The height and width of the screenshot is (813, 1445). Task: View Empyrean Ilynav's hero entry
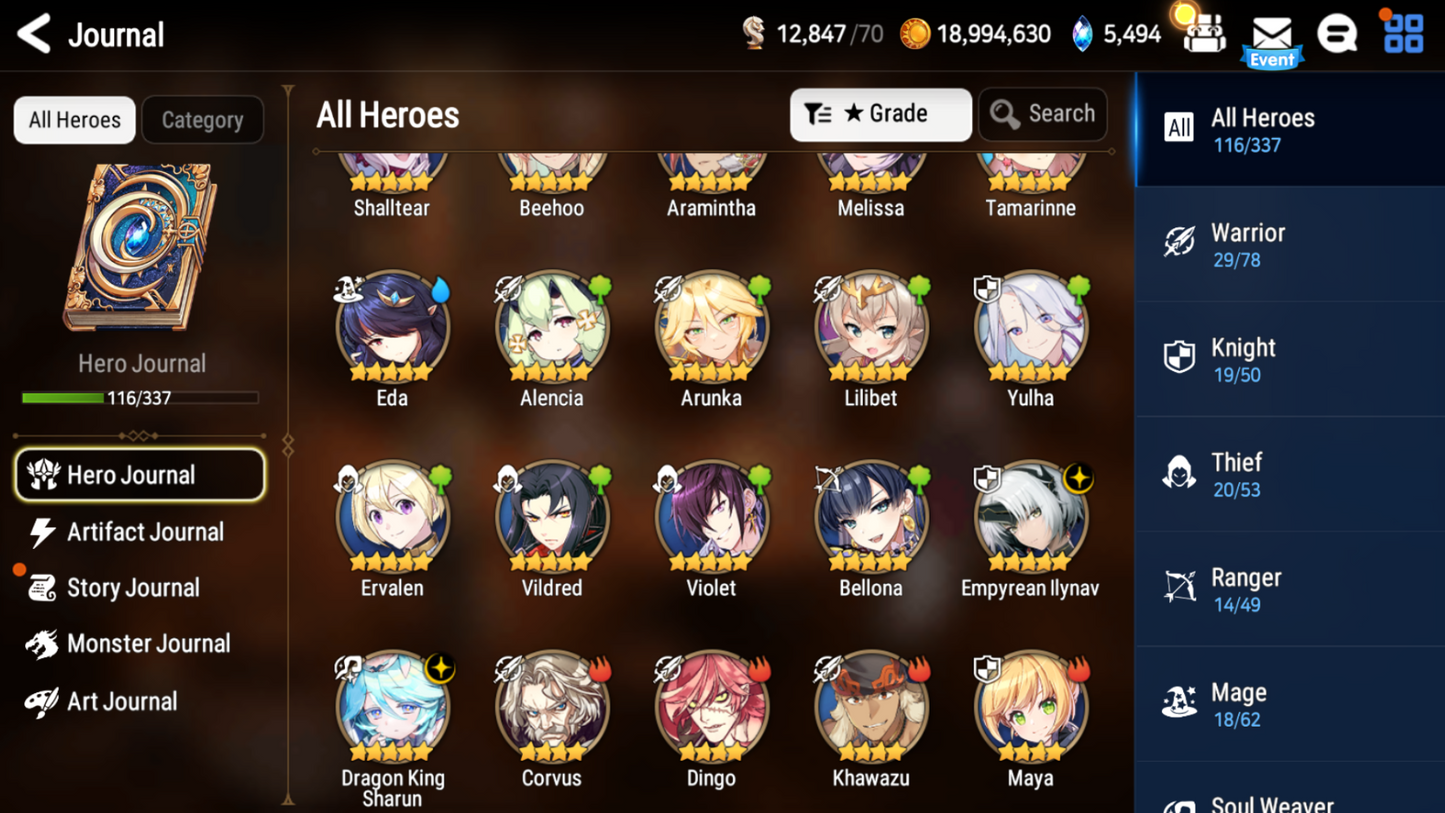click(x=1030, y=516)
